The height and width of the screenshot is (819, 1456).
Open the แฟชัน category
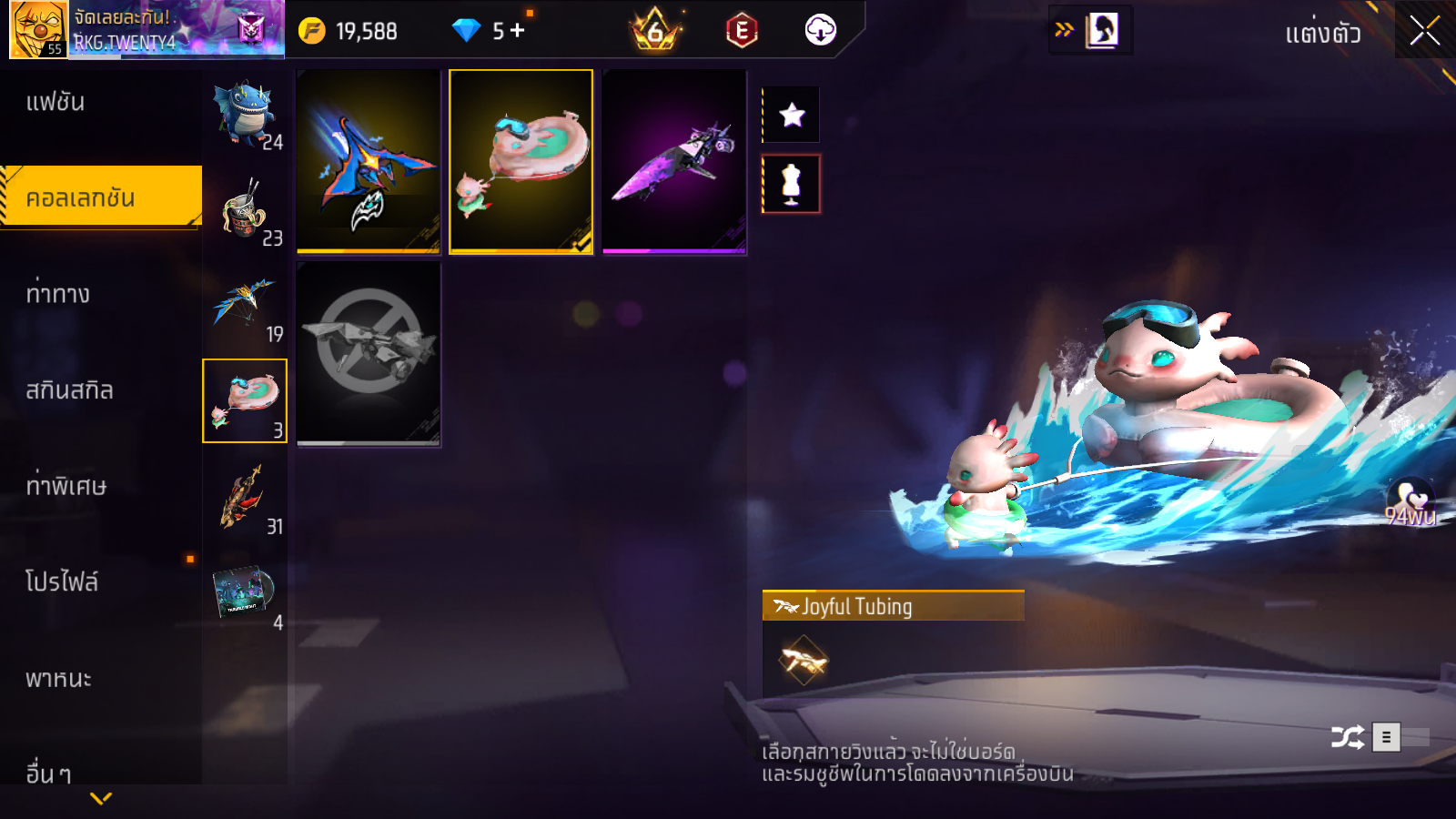[56, 102]
